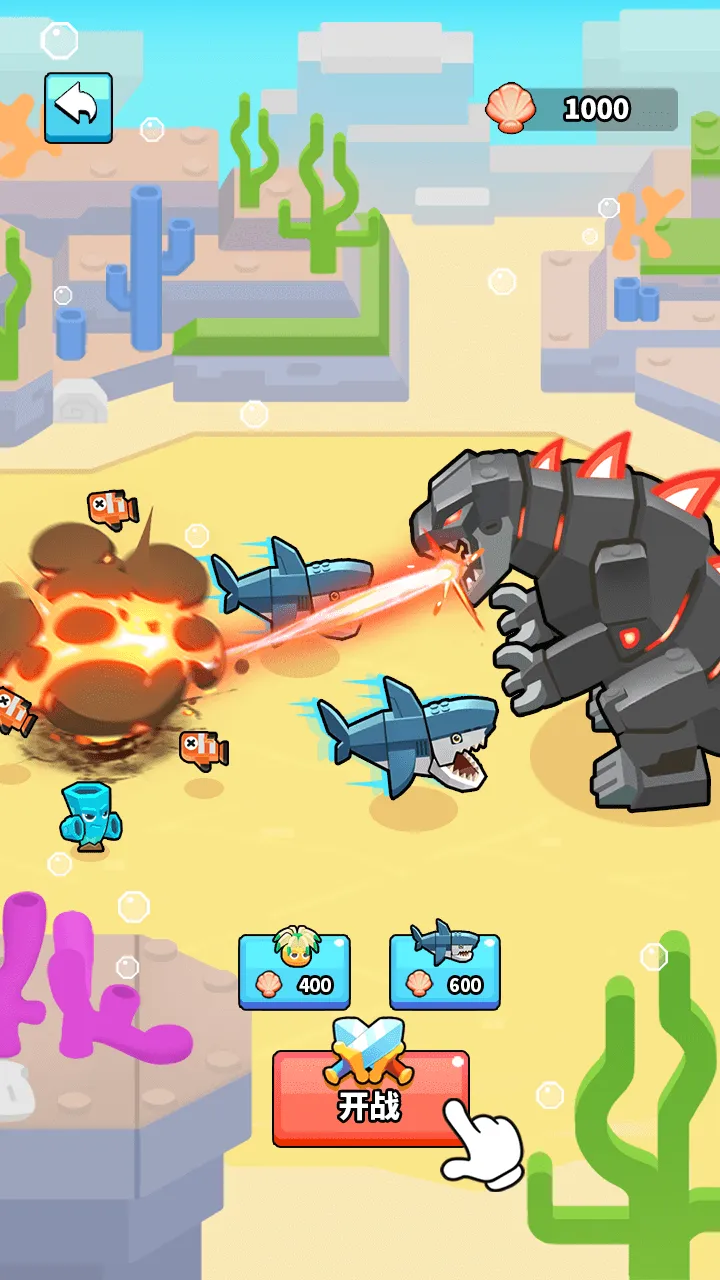Image resolution: width=720 pixels, height=1280 pixels.
Task: Tap the back arrow button
Action: 78,107
